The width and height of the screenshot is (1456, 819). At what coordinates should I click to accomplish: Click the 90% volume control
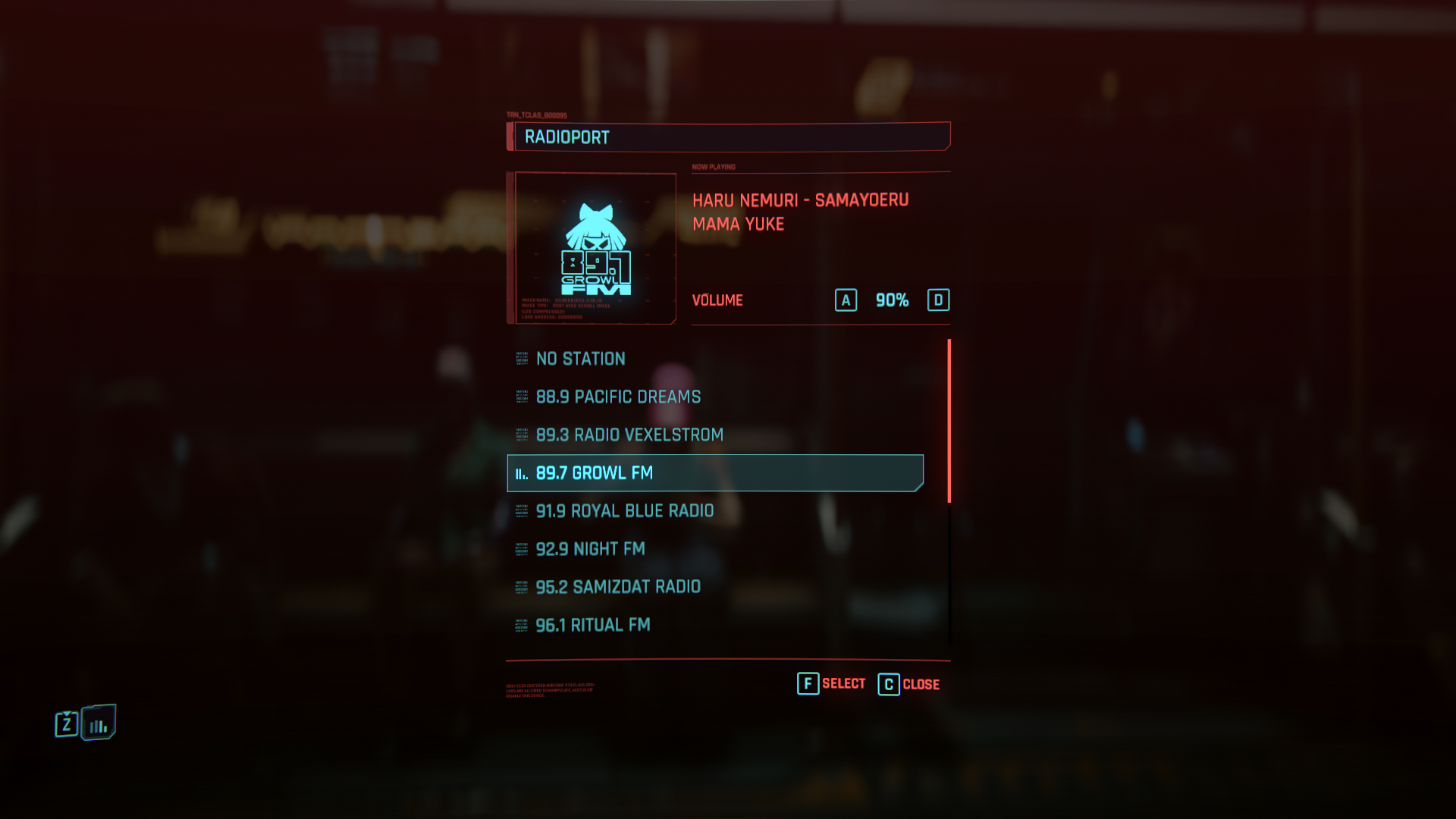(x=891, y=300)
